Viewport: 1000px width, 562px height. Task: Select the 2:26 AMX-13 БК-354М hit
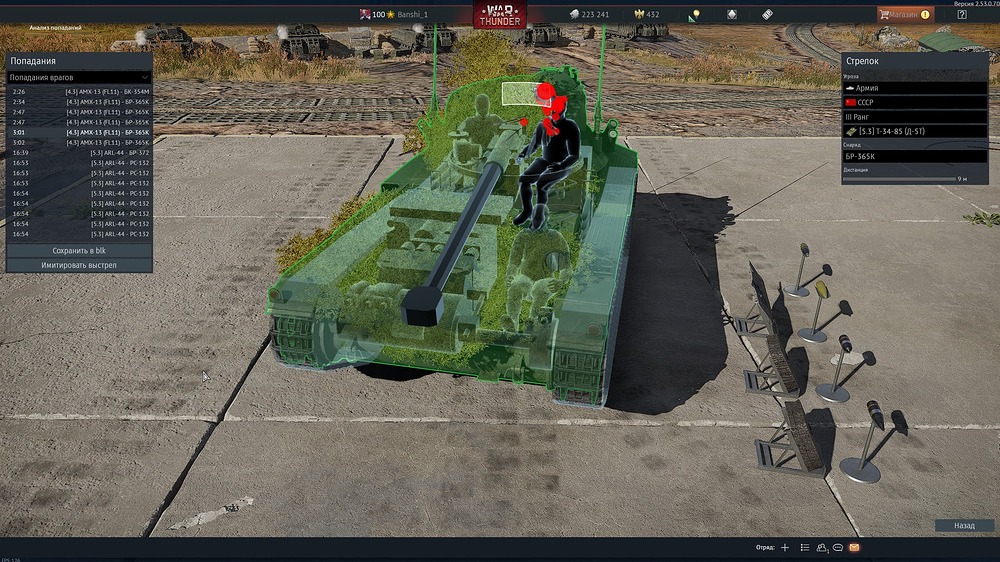click(80, 92)
